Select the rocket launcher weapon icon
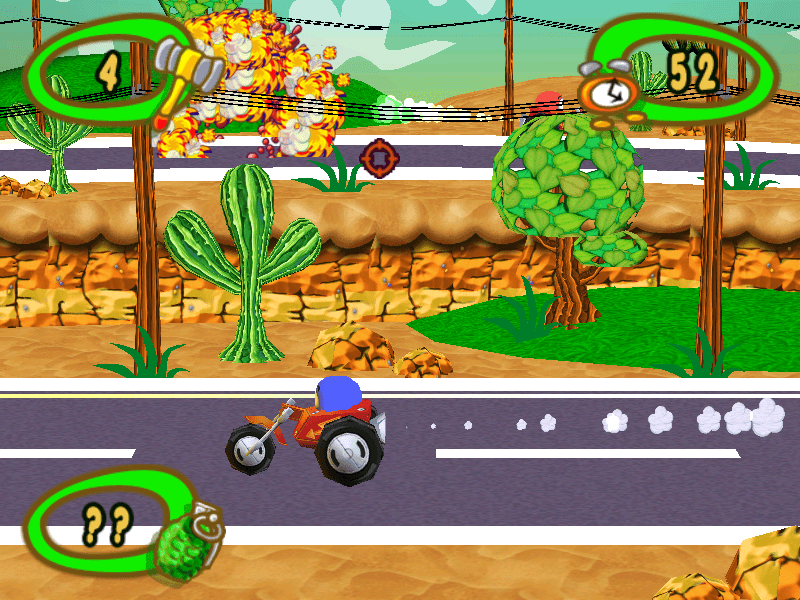 pyautogui.click(x=188, y=74)
